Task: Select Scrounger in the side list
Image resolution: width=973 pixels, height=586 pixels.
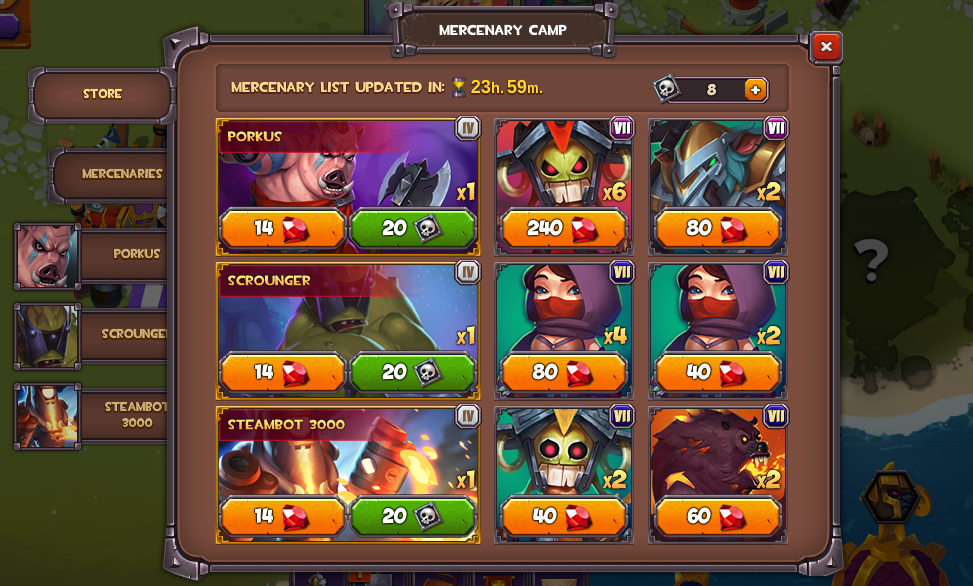Action: coord(90,335)
